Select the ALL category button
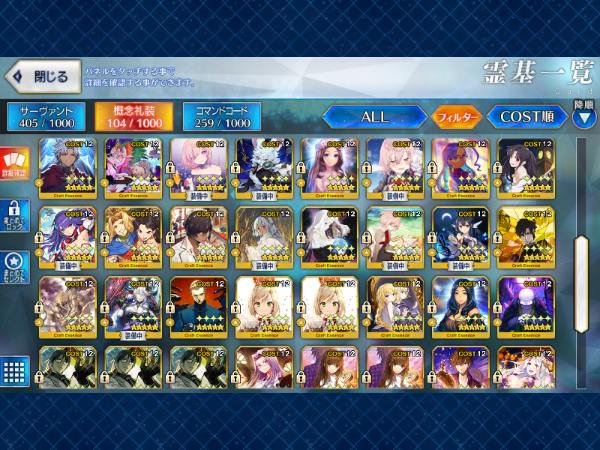Viewport: 600px width, 450px height. 375,117
